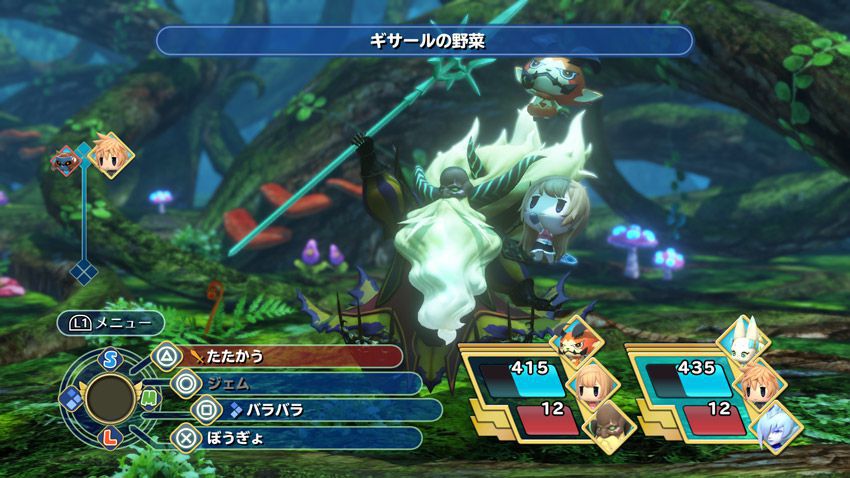Viewport: 850px width, 478px height.
Task: Select the silver-haired mirage portrait
Action: pyautogui.click(x=774, y=428)
